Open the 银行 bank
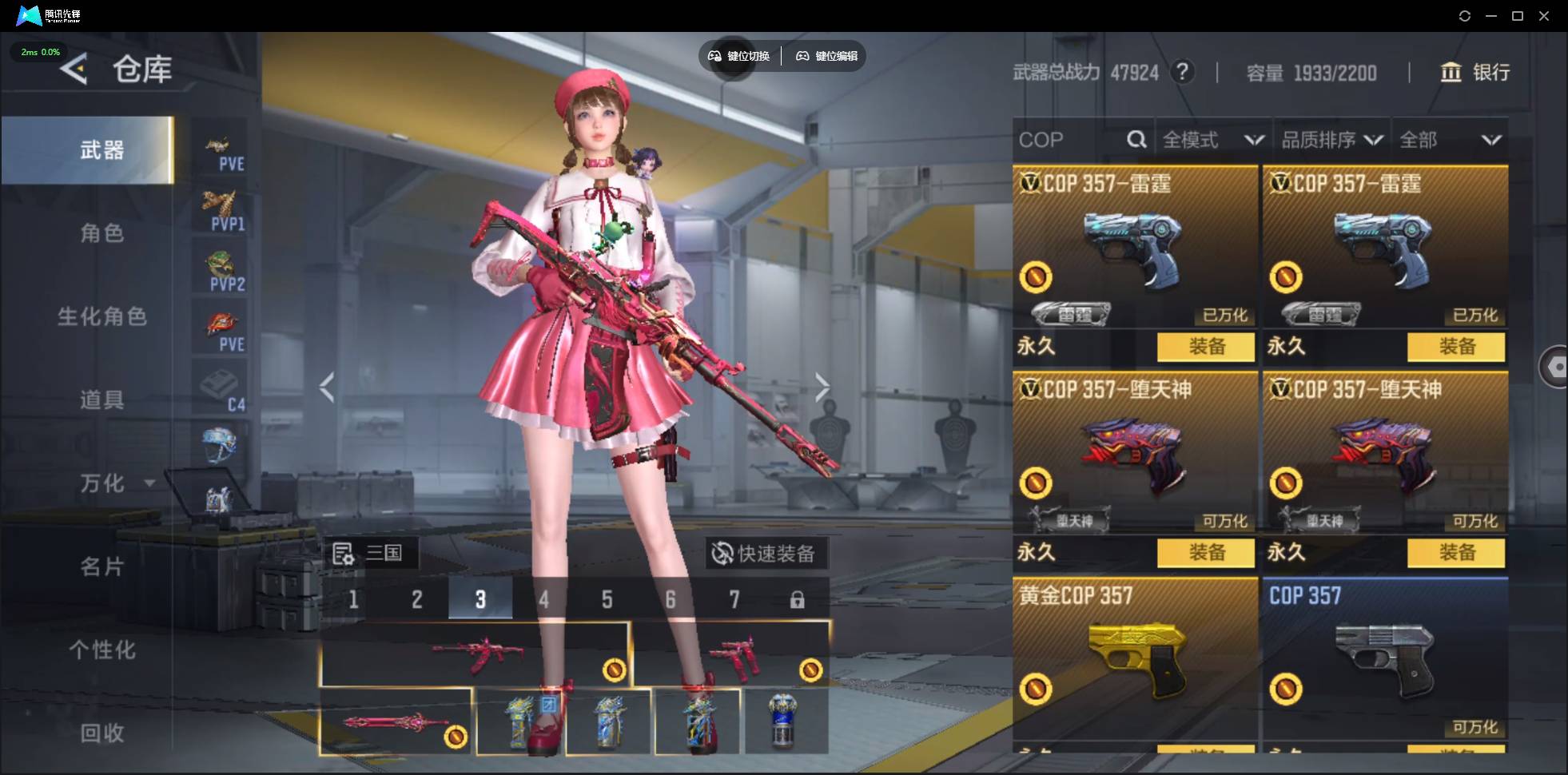This screenshot has width=1568, height=775. [1474, 73]
